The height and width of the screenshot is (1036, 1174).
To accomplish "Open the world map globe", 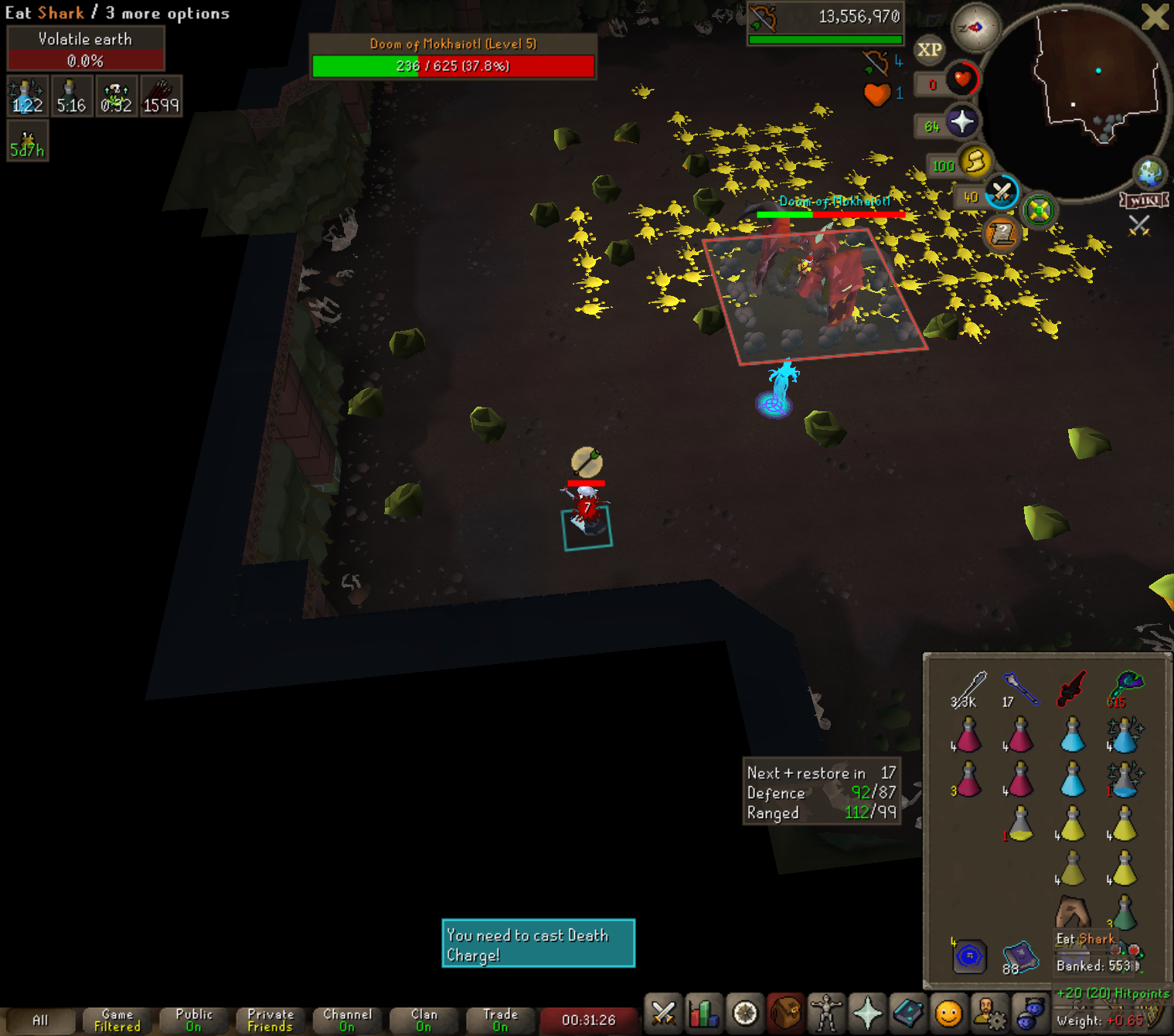I will click(x=1150, y=172).
